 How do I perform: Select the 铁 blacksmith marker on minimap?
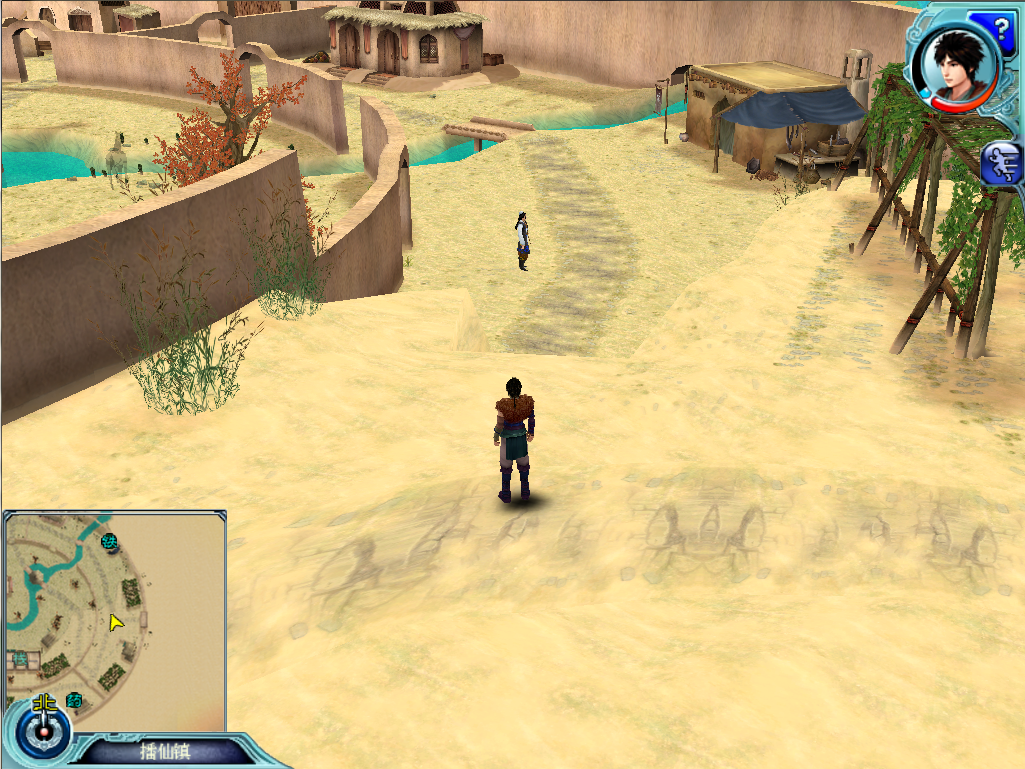(x=110, y=542)
